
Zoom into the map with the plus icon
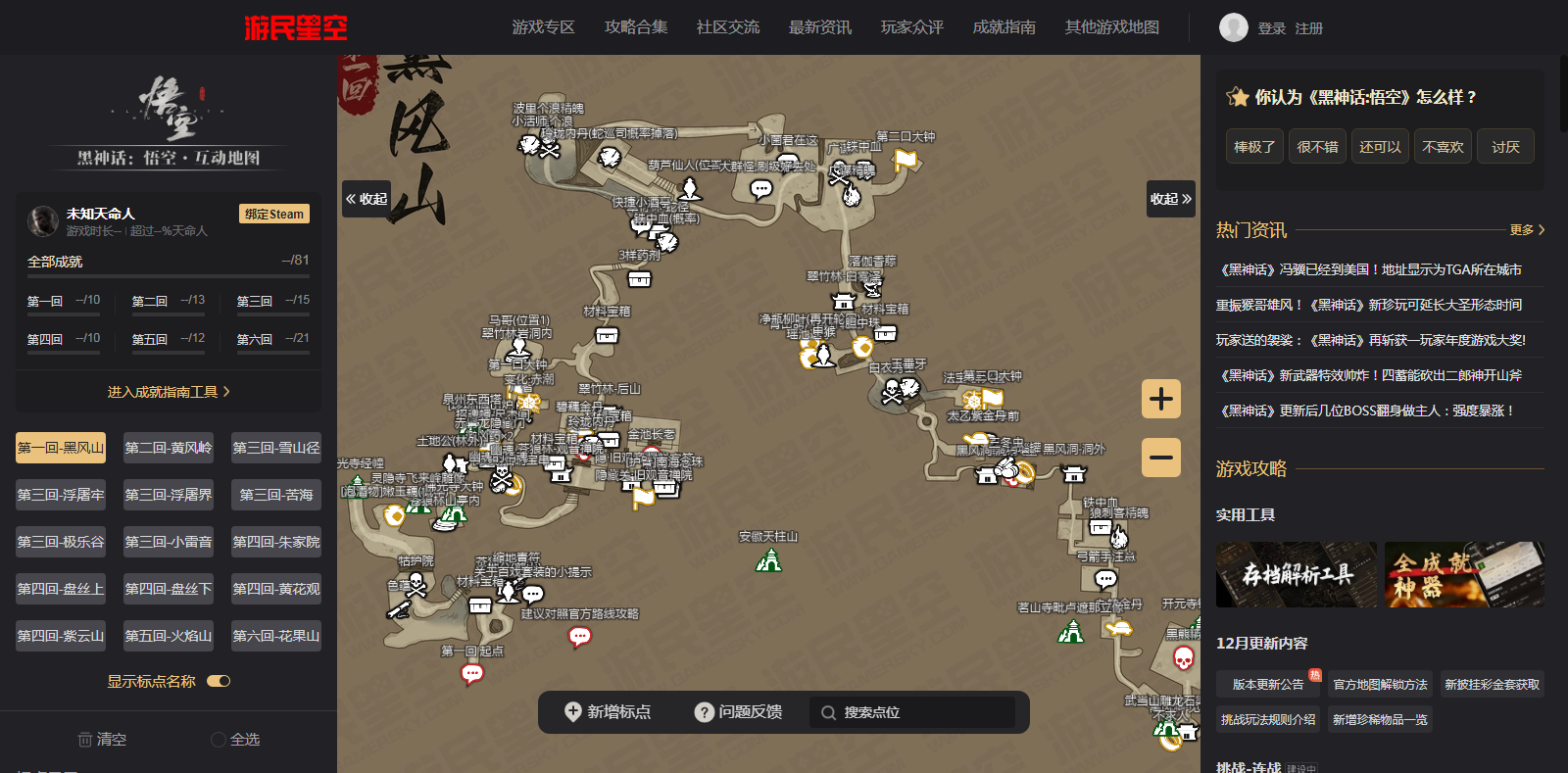1161,399
